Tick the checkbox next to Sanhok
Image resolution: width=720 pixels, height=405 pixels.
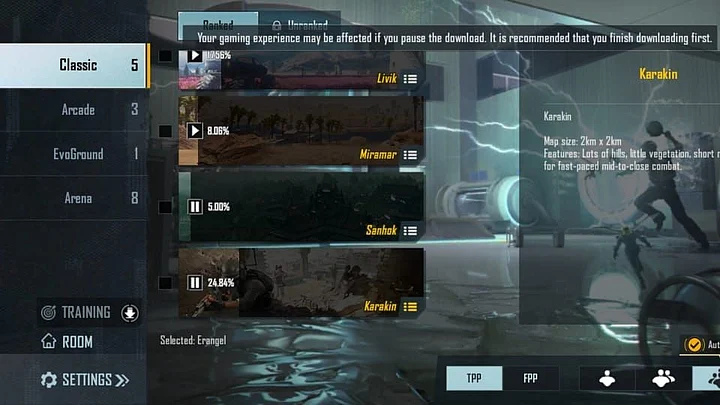point(165,207)
